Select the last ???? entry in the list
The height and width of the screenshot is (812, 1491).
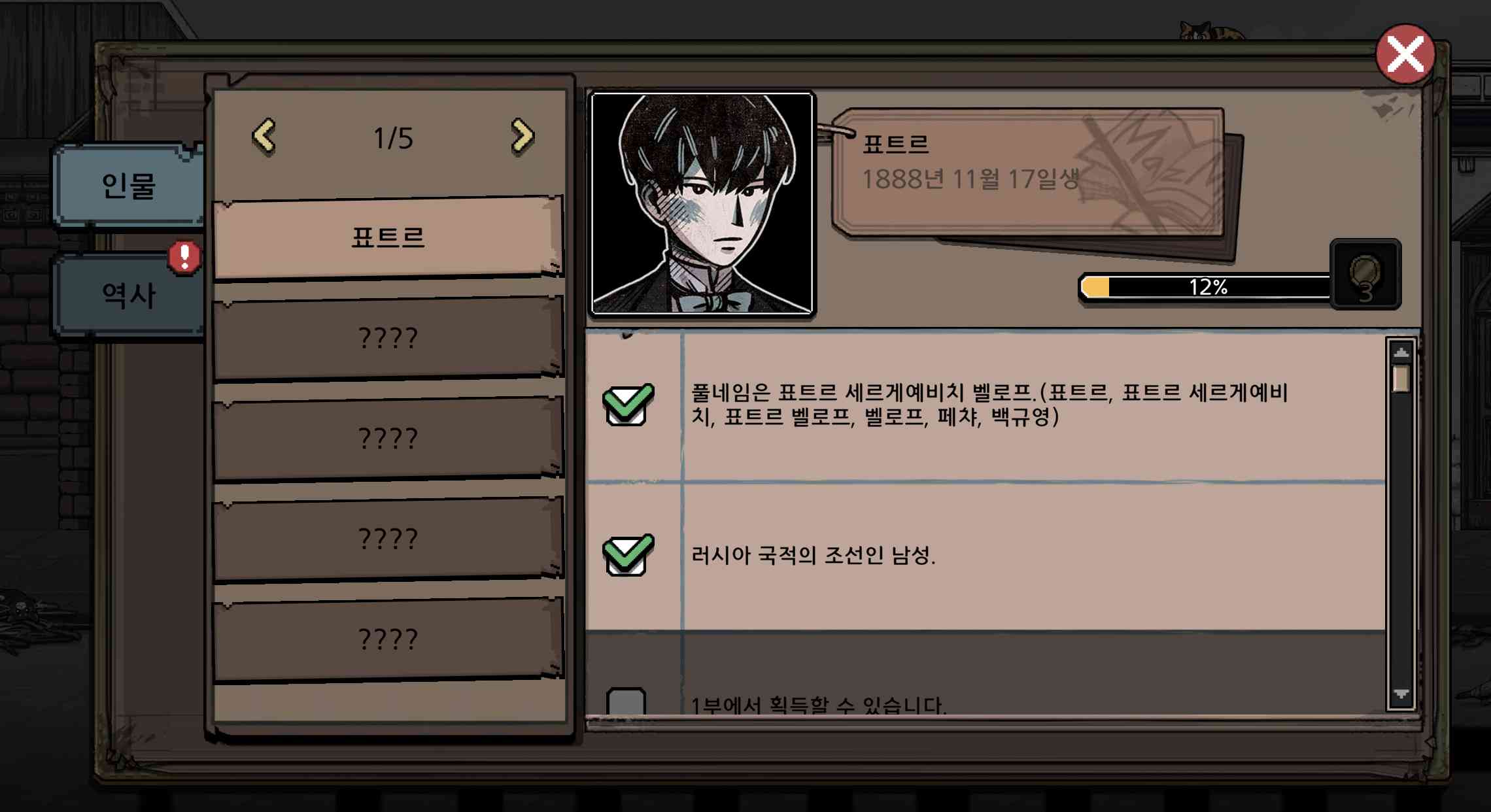point(389,637)
